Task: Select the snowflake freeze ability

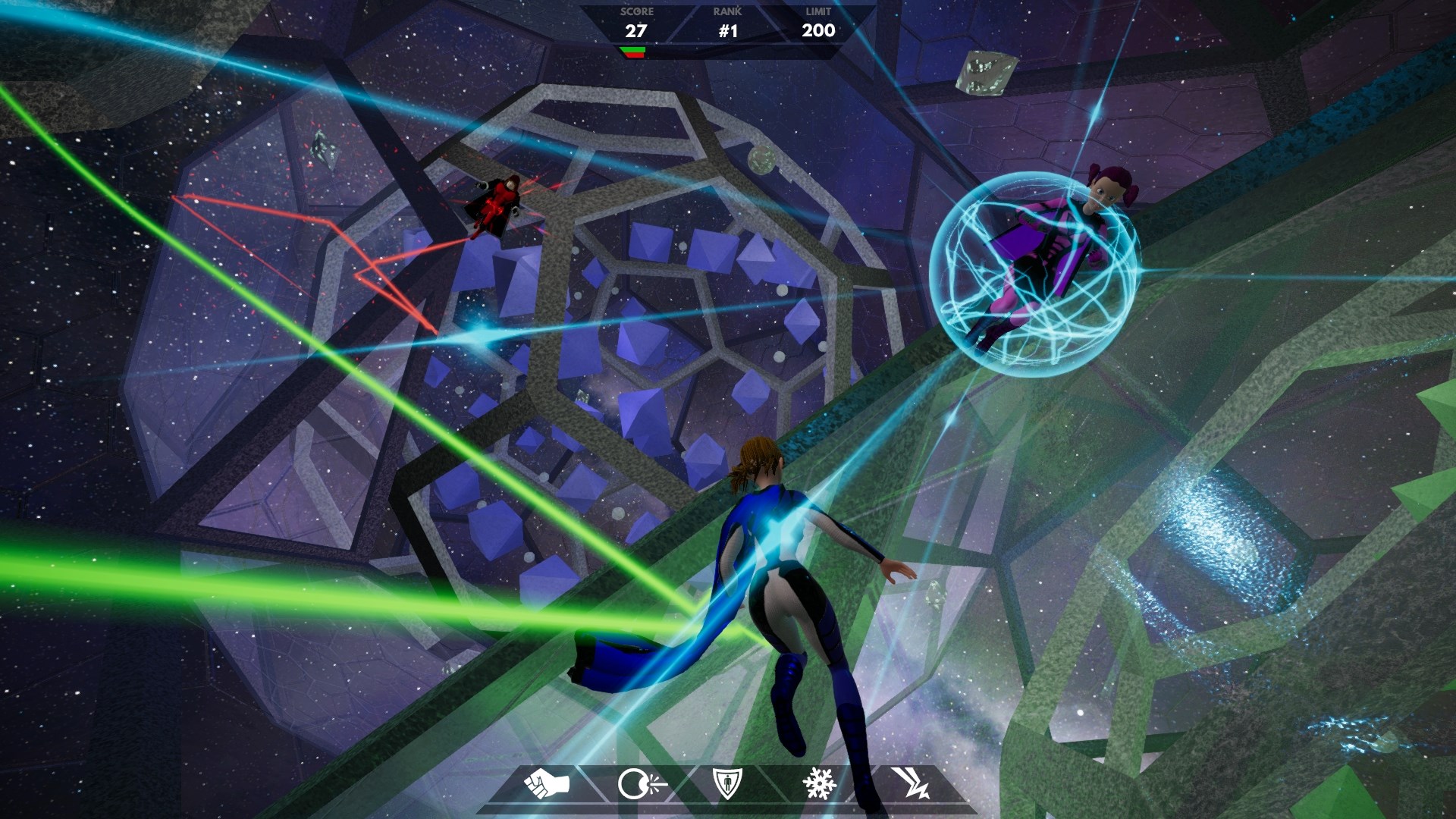Action: [x=819, y=783]
